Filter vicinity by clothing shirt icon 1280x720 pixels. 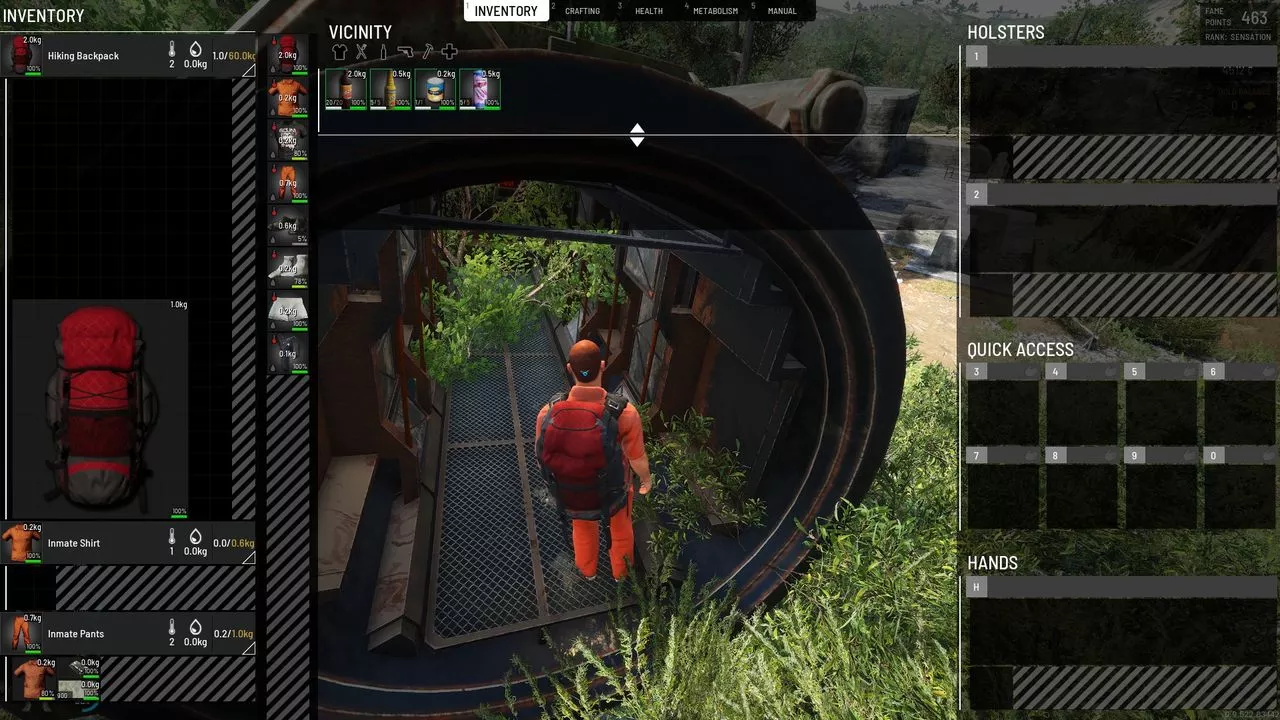click(340, 52)
